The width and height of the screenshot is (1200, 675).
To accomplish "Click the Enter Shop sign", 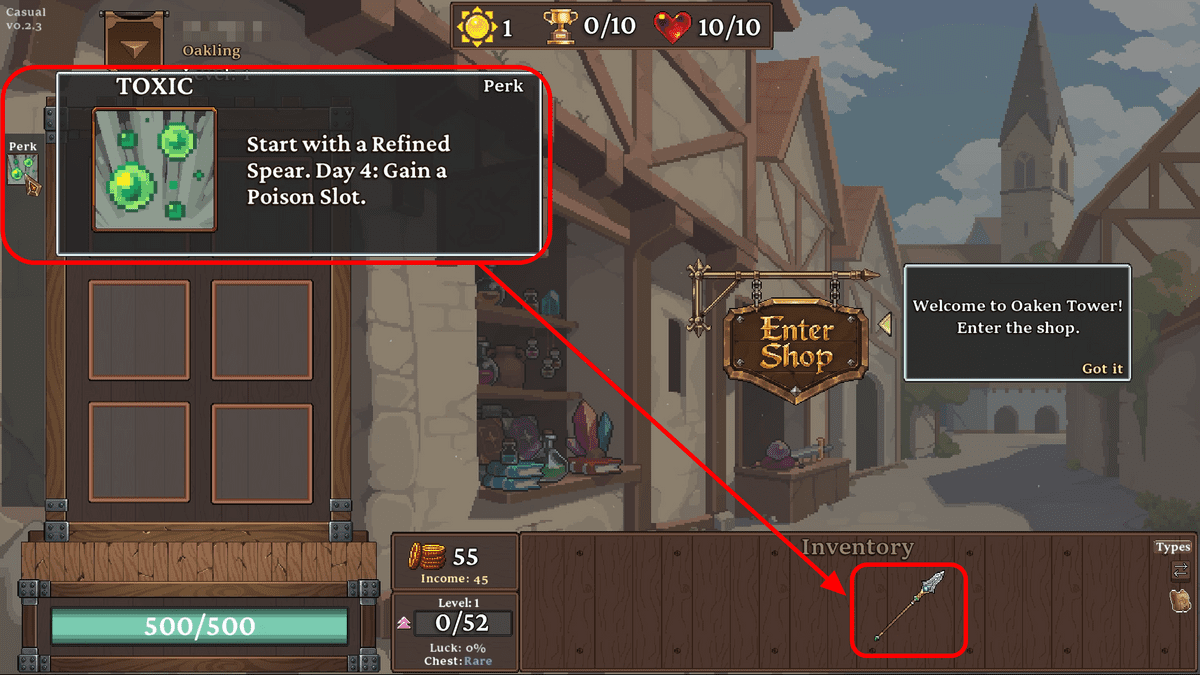I will click(x=796, y=342).
